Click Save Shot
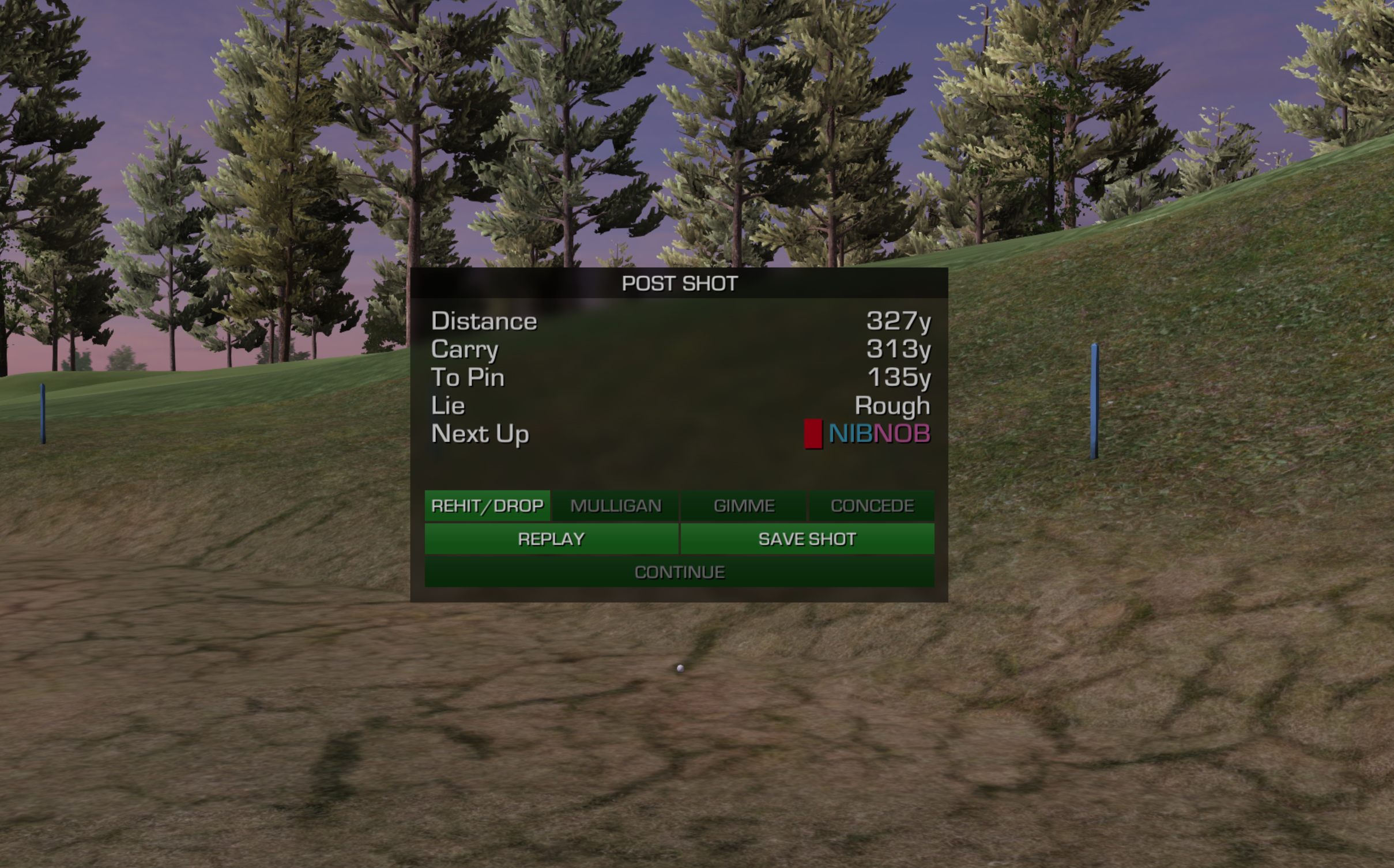 pos(807,539)
